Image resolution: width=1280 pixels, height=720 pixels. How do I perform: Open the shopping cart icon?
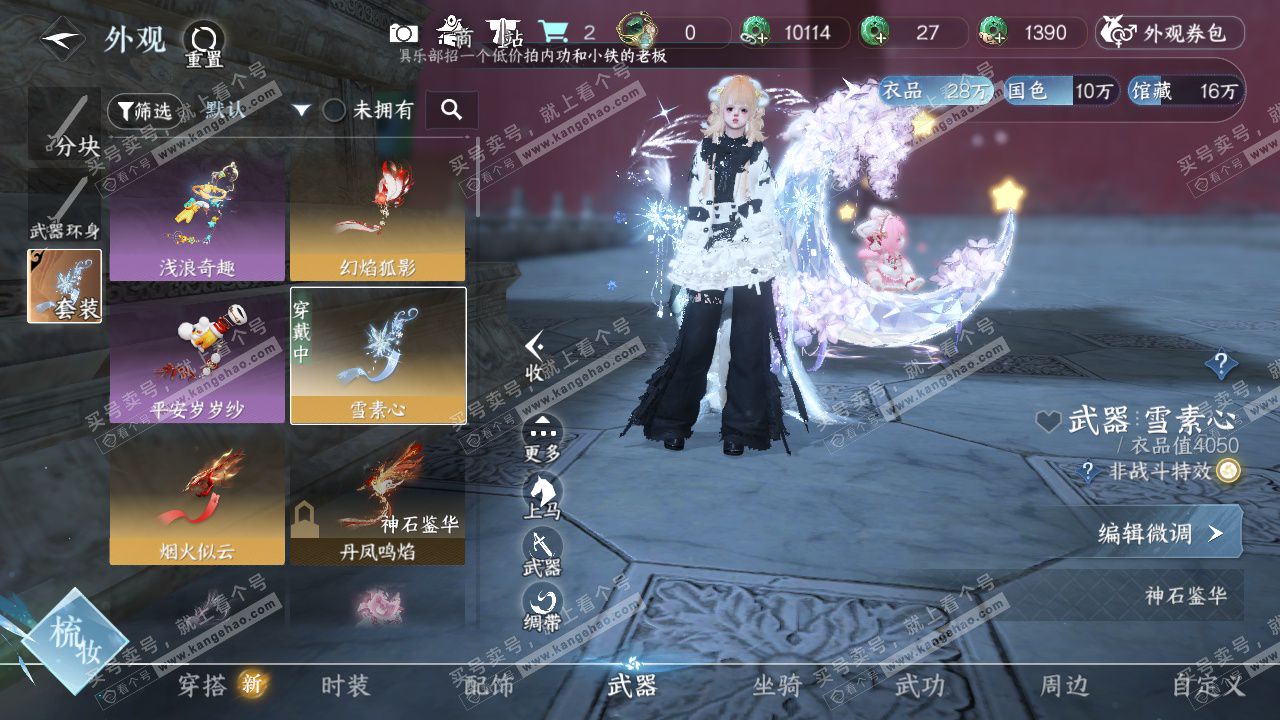click(552, 32)
